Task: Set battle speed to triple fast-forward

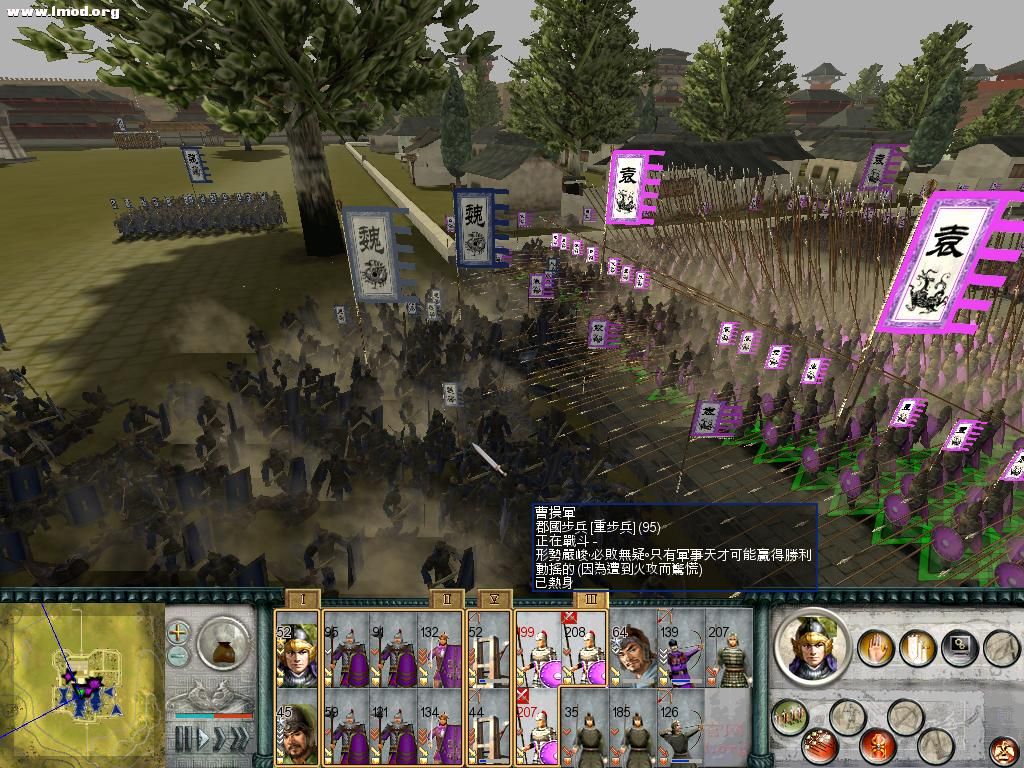Action: click(x=242, y=739)
